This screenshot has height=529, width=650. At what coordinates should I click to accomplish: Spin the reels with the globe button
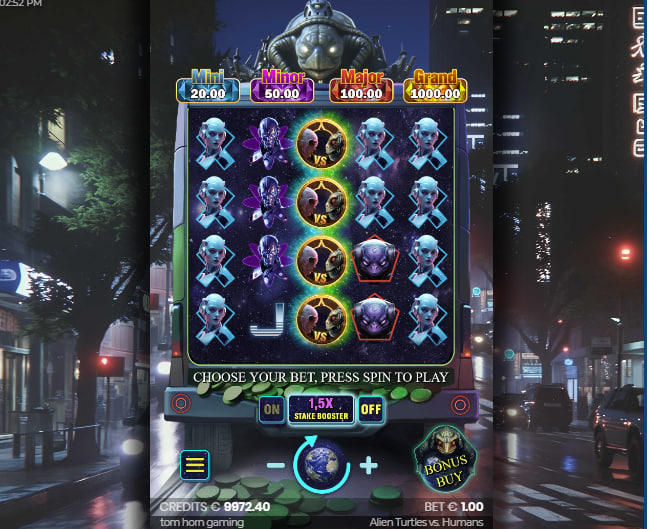click(x=320, y=465)
